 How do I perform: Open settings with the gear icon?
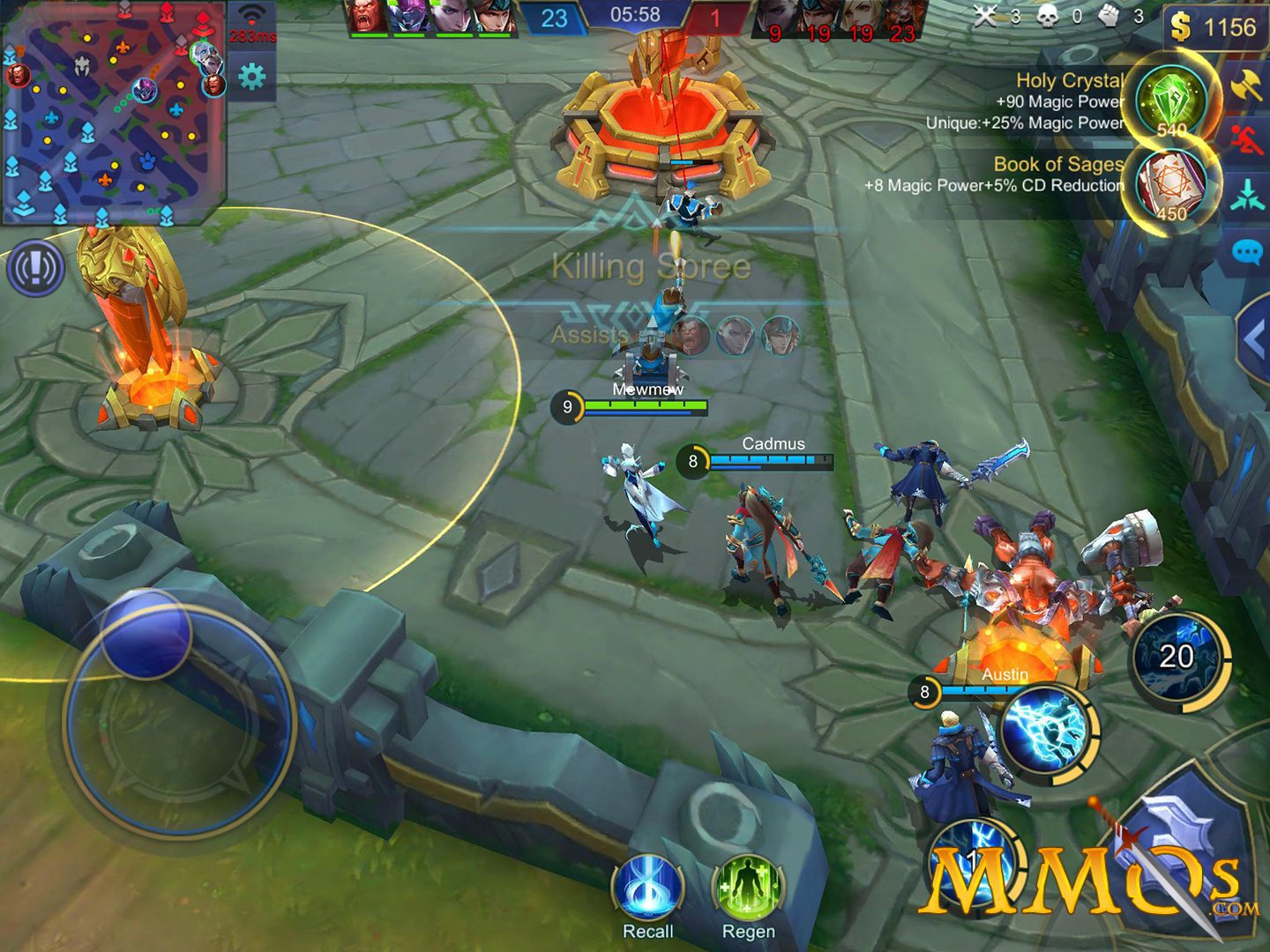tap(252, 78)
